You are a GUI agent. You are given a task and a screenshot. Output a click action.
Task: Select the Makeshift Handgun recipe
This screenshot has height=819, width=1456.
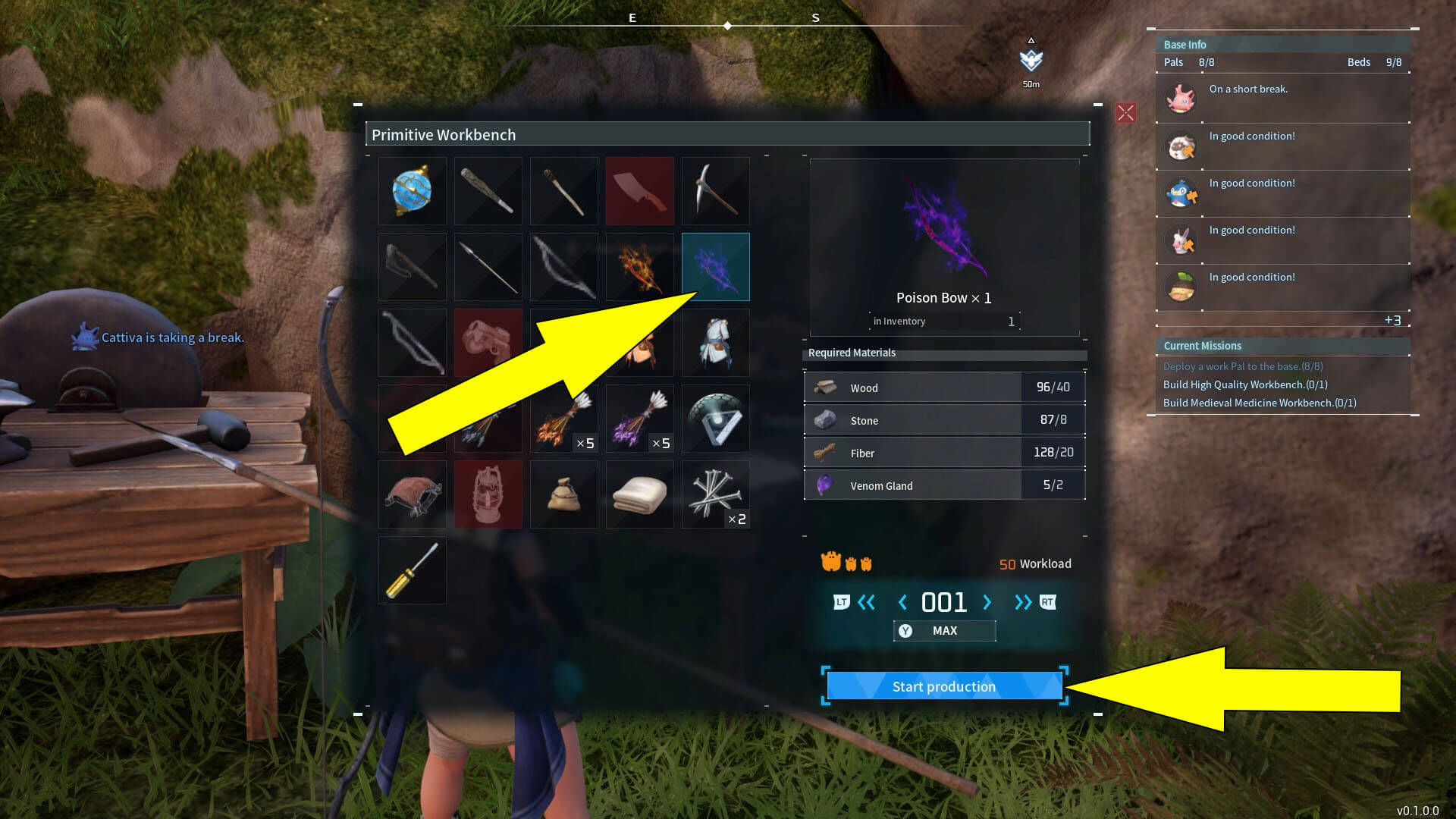click(x=488, y=343)
